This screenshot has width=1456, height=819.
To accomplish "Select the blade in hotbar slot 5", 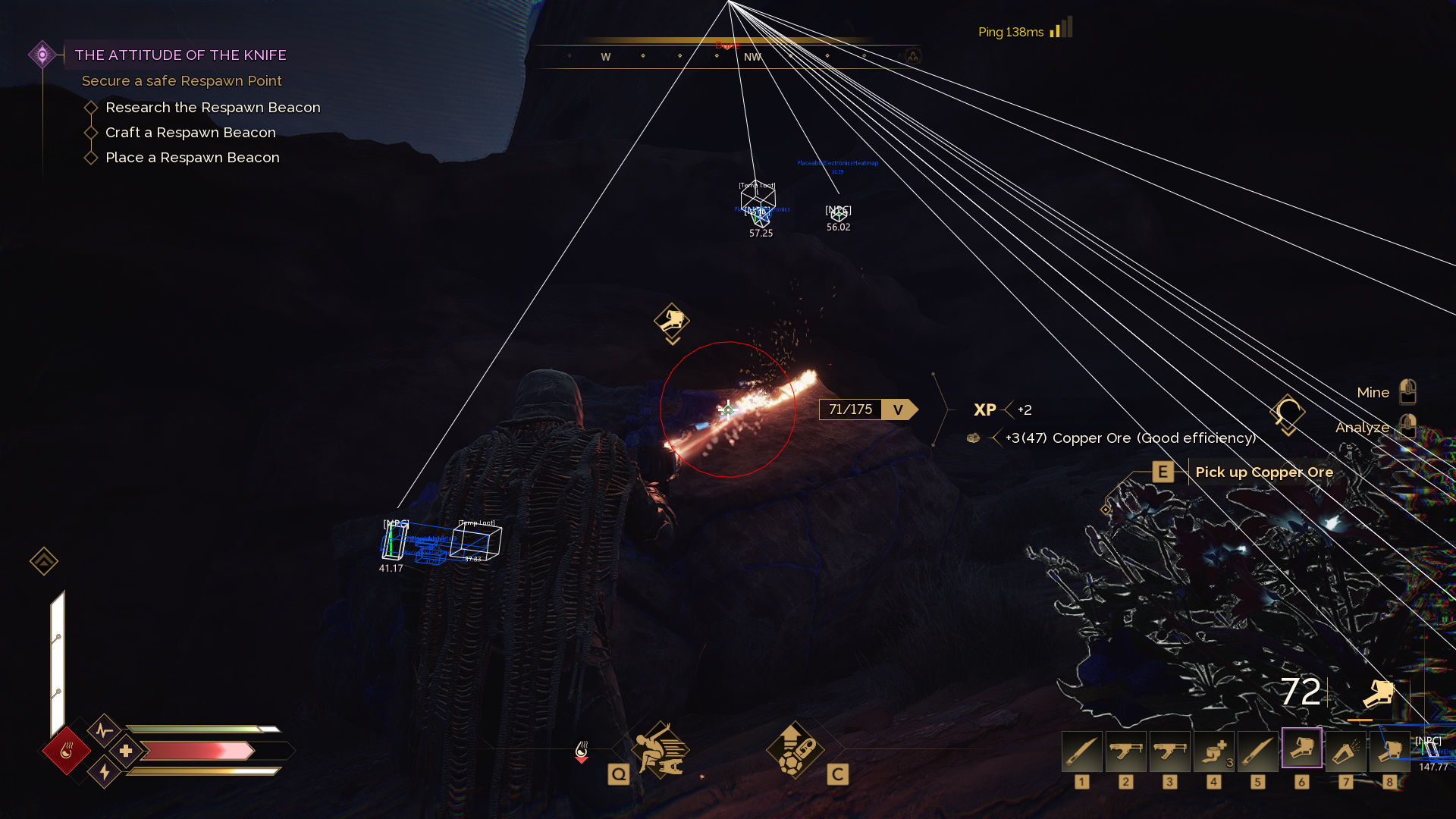I will [1257, 751].
